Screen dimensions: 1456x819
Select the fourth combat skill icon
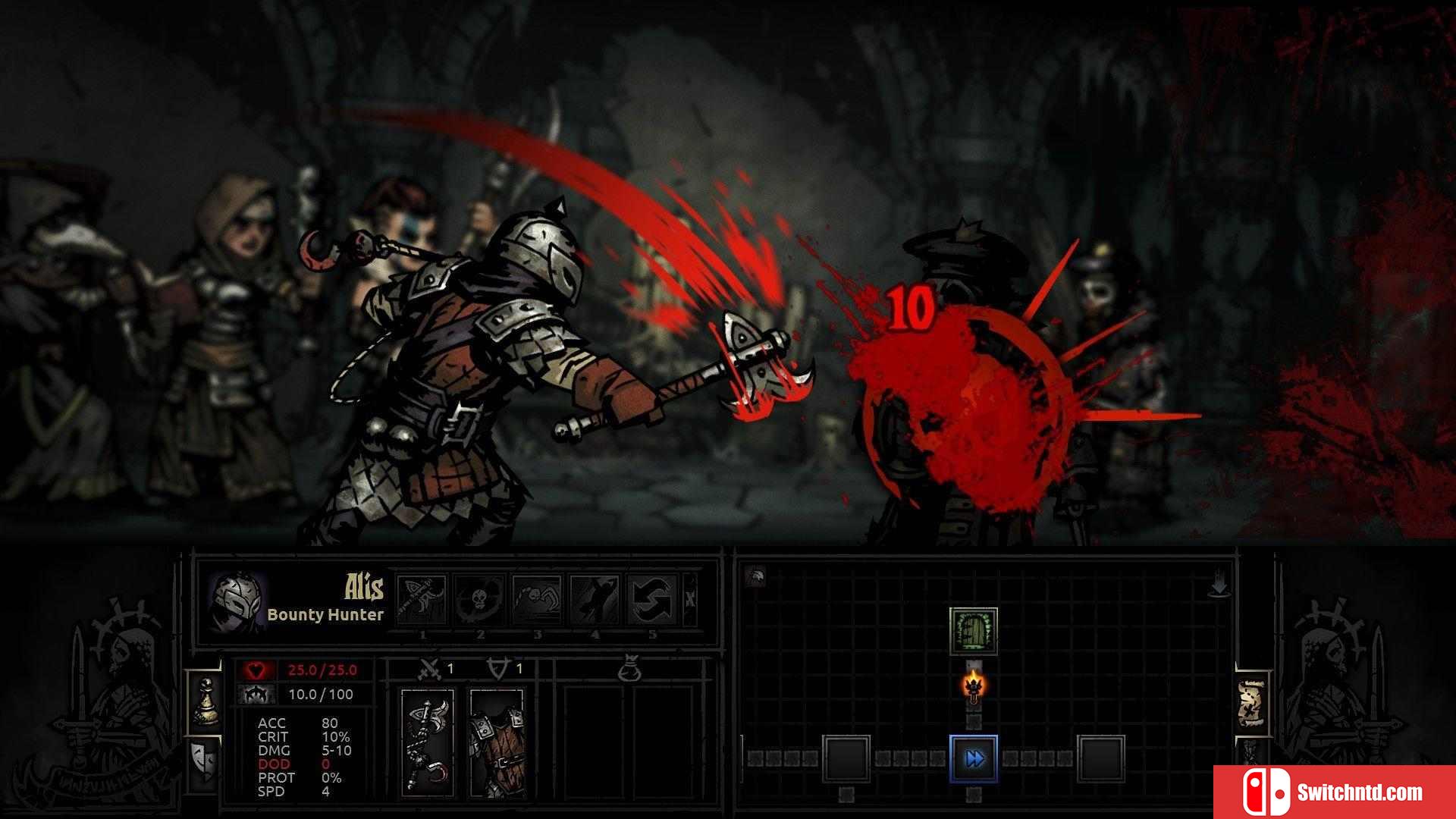point(595,600)
